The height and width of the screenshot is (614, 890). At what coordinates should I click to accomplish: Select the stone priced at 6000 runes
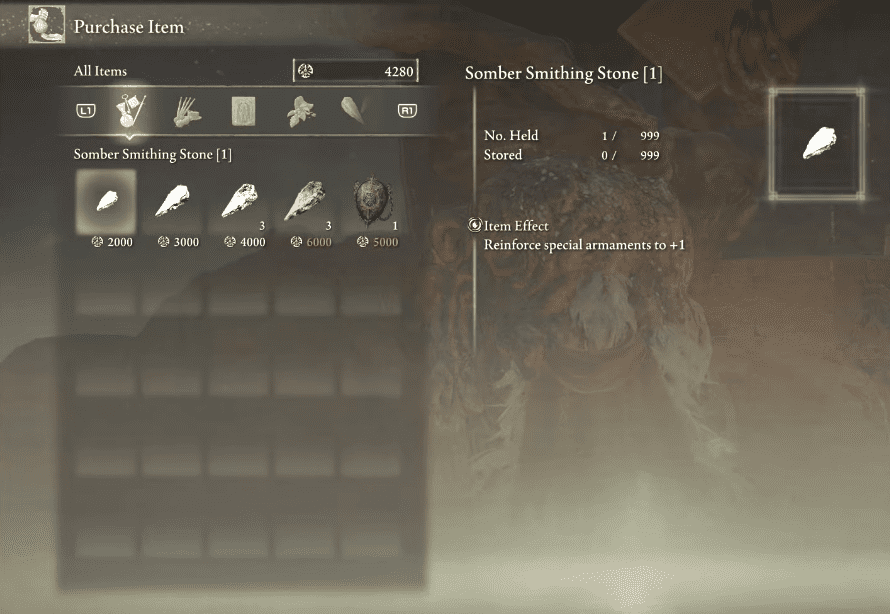click(306, 201)
